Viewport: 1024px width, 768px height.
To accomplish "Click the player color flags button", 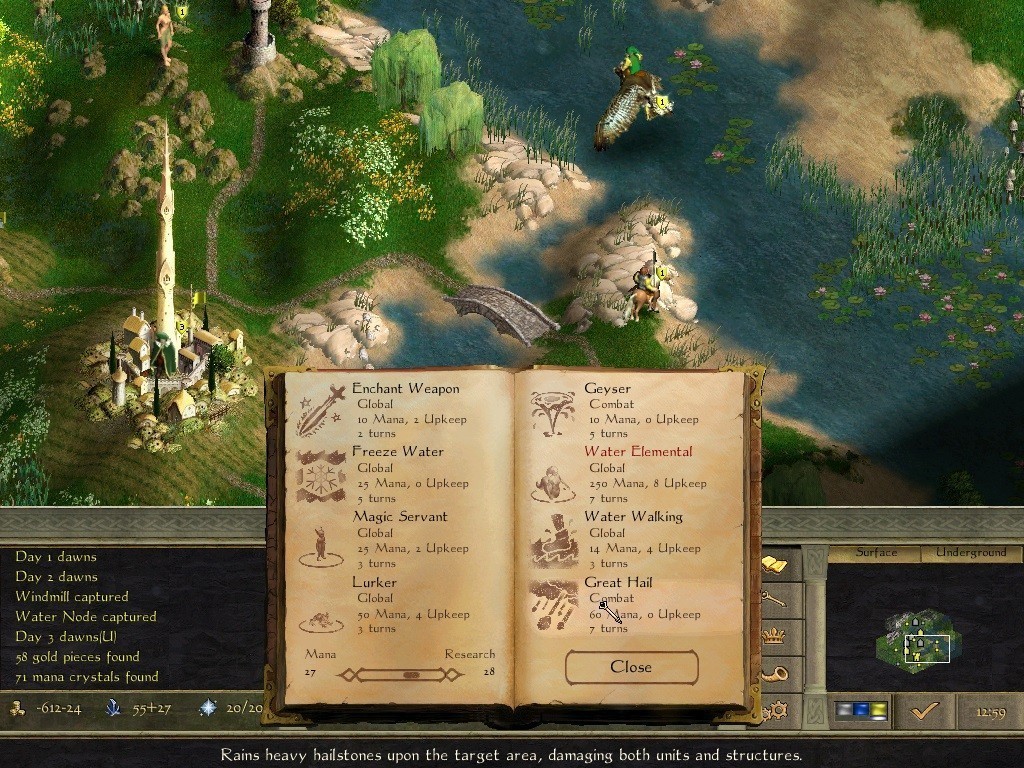I will coord(861,710).
